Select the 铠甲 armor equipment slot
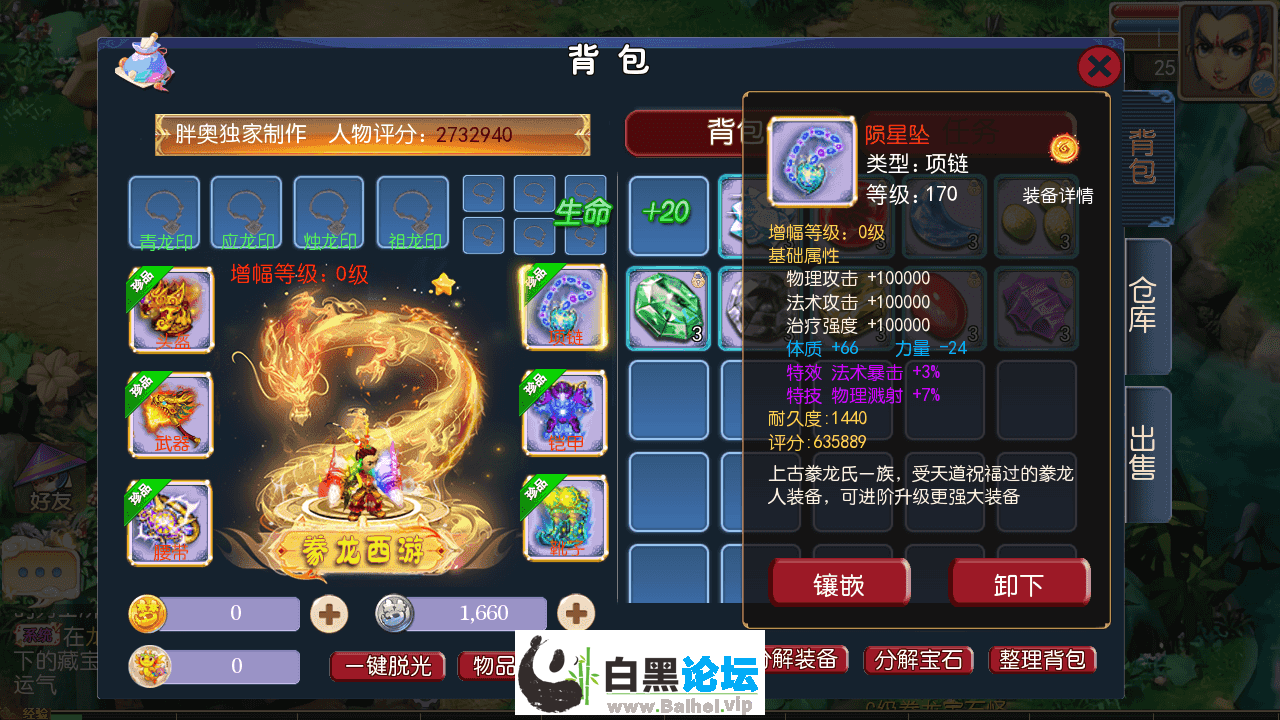 pyautogui.click(x=563, y=415)
